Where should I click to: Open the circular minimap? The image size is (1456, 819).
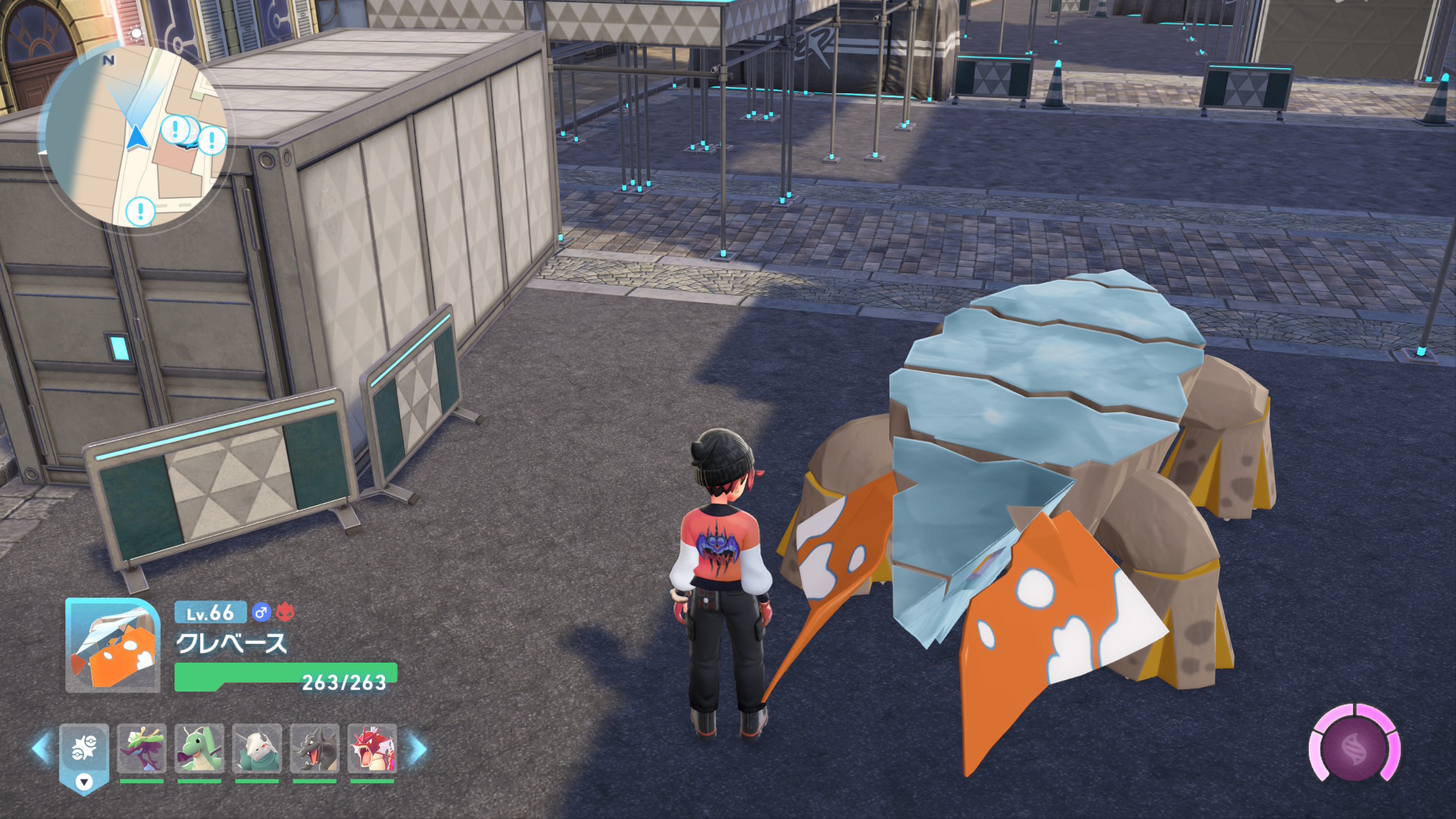tap(134, 136)
